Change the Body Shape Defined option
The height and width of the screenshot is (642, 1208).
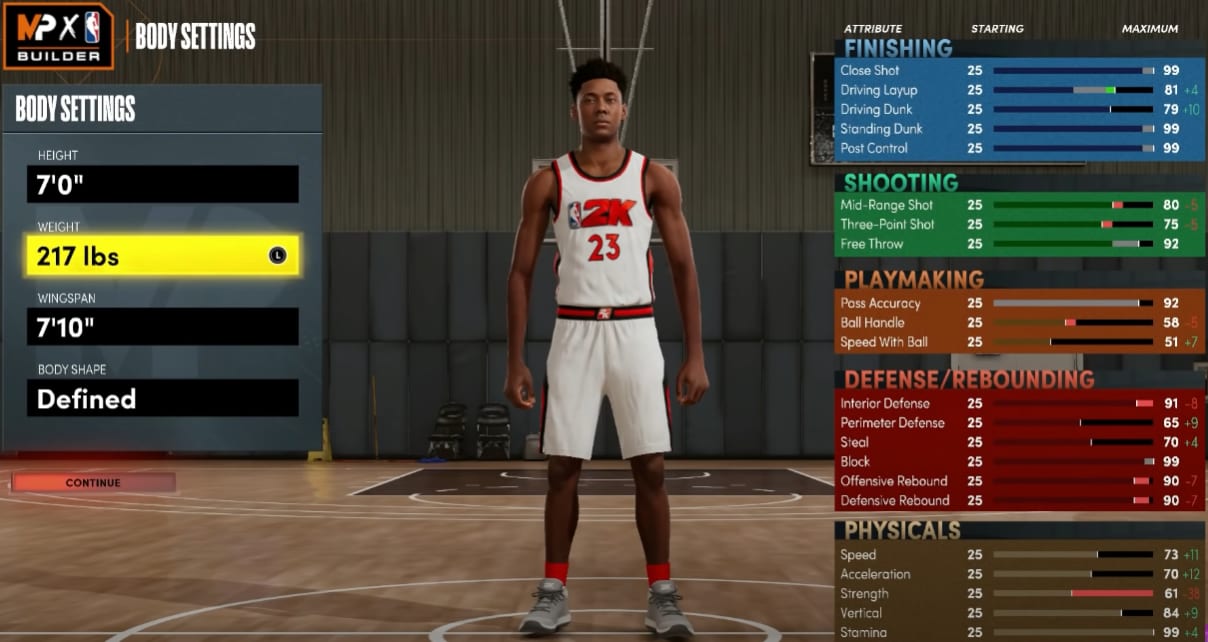click(x=162, y=398)
